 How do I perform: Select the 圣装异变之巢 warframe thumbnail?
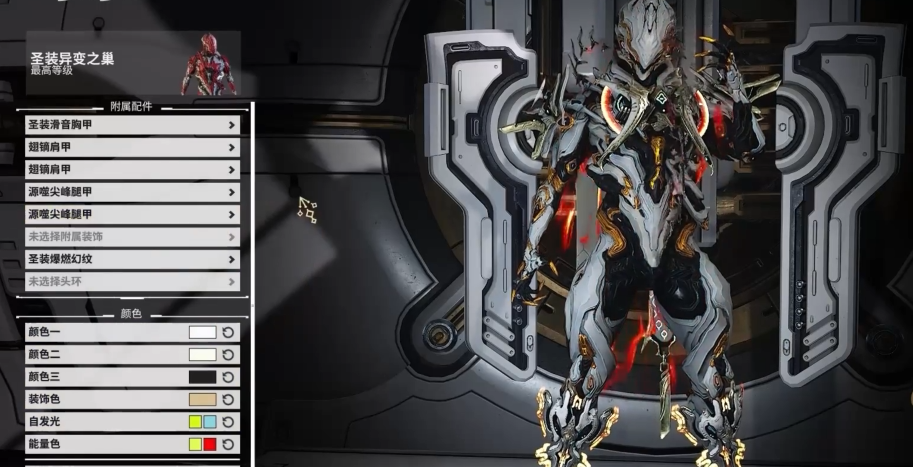(x=209, y=64)
